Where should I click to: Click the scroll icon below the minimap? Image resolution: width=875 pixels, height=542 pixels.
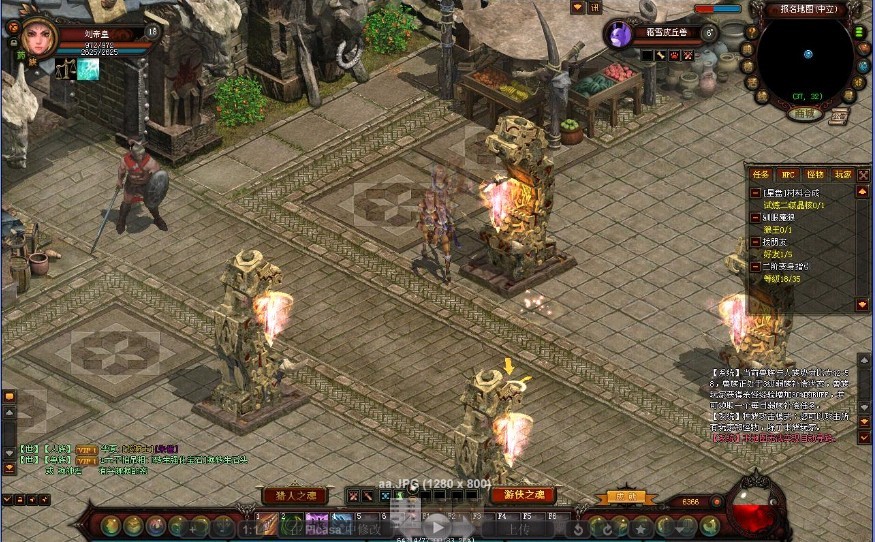[x=837, y=117]
